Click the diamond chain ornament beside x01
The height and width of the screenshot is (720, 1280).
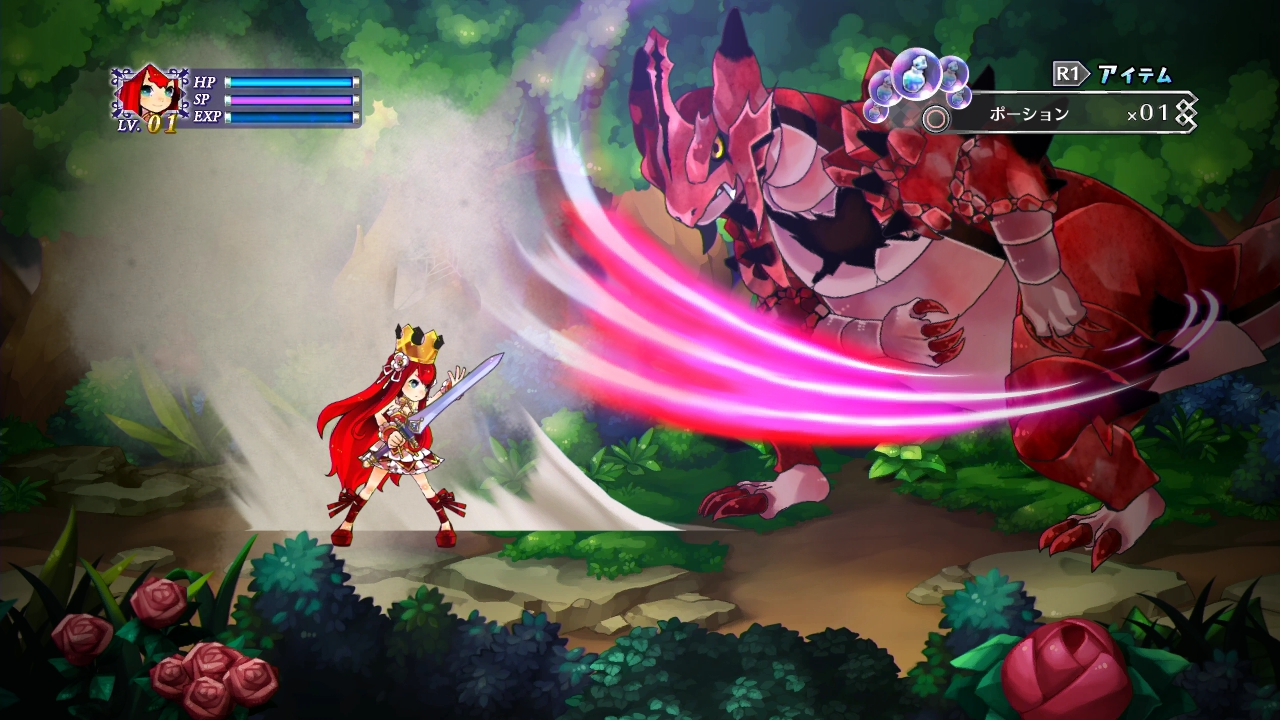point(1186,112)
